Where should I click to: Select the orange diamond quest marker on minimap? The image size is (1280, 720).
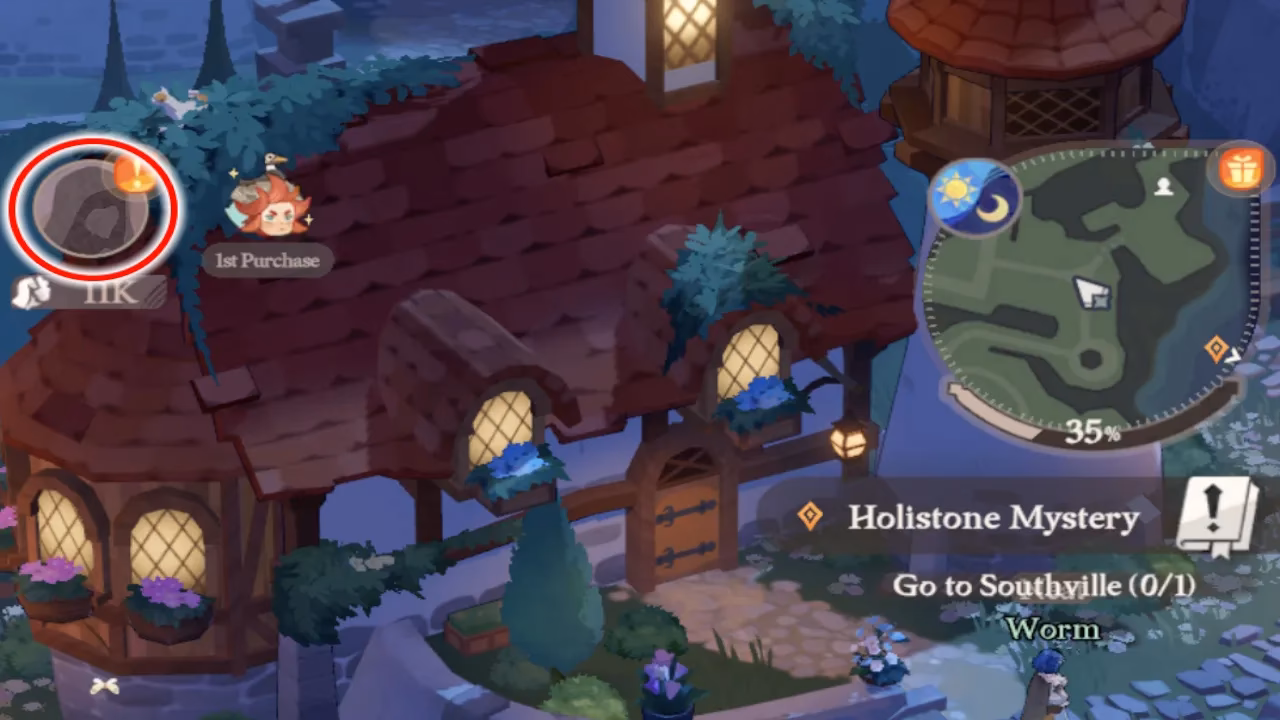(x=1217, y=348)
